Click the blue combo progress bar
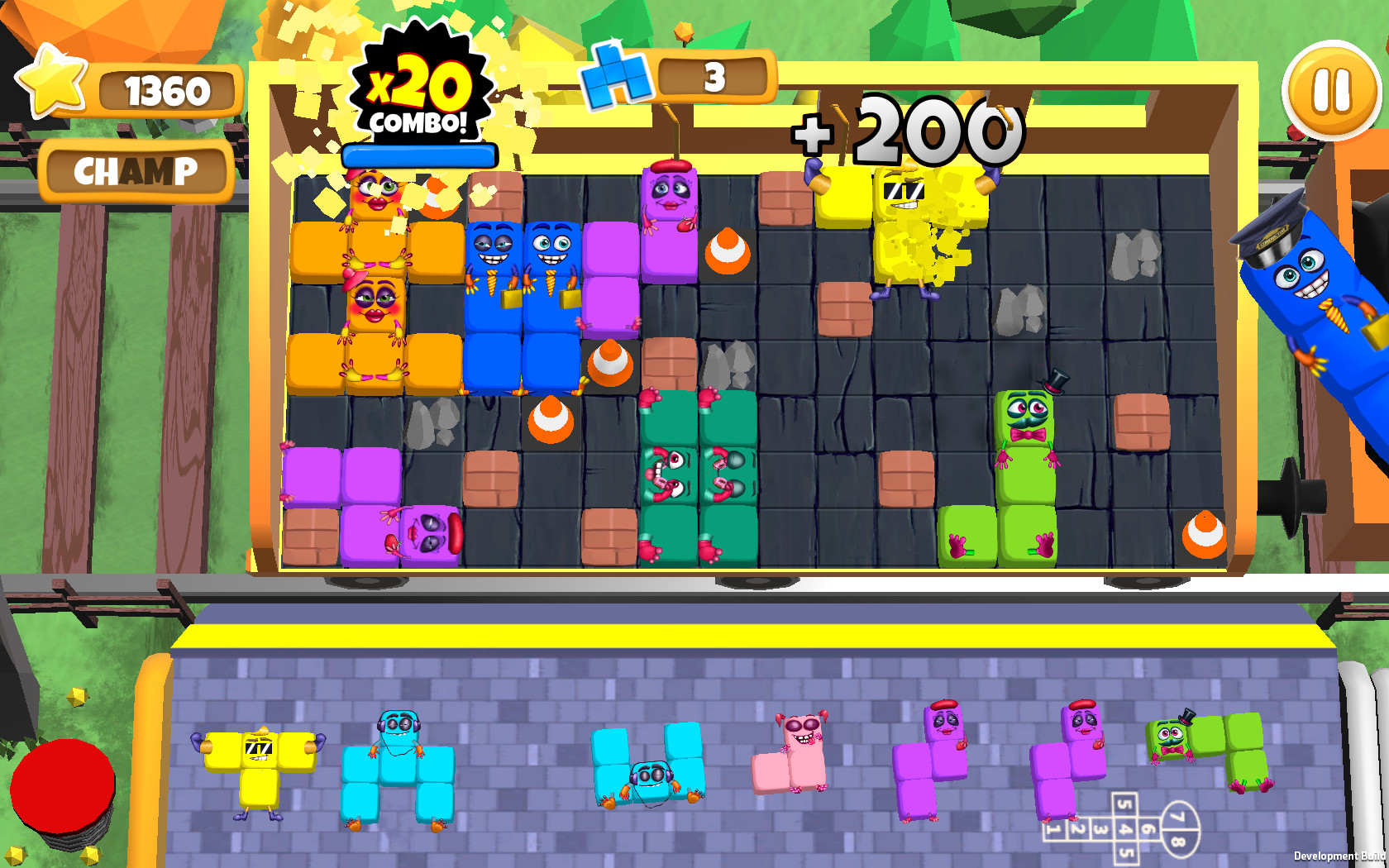This screenshot has height=868, width=1389. coord(420,155)
